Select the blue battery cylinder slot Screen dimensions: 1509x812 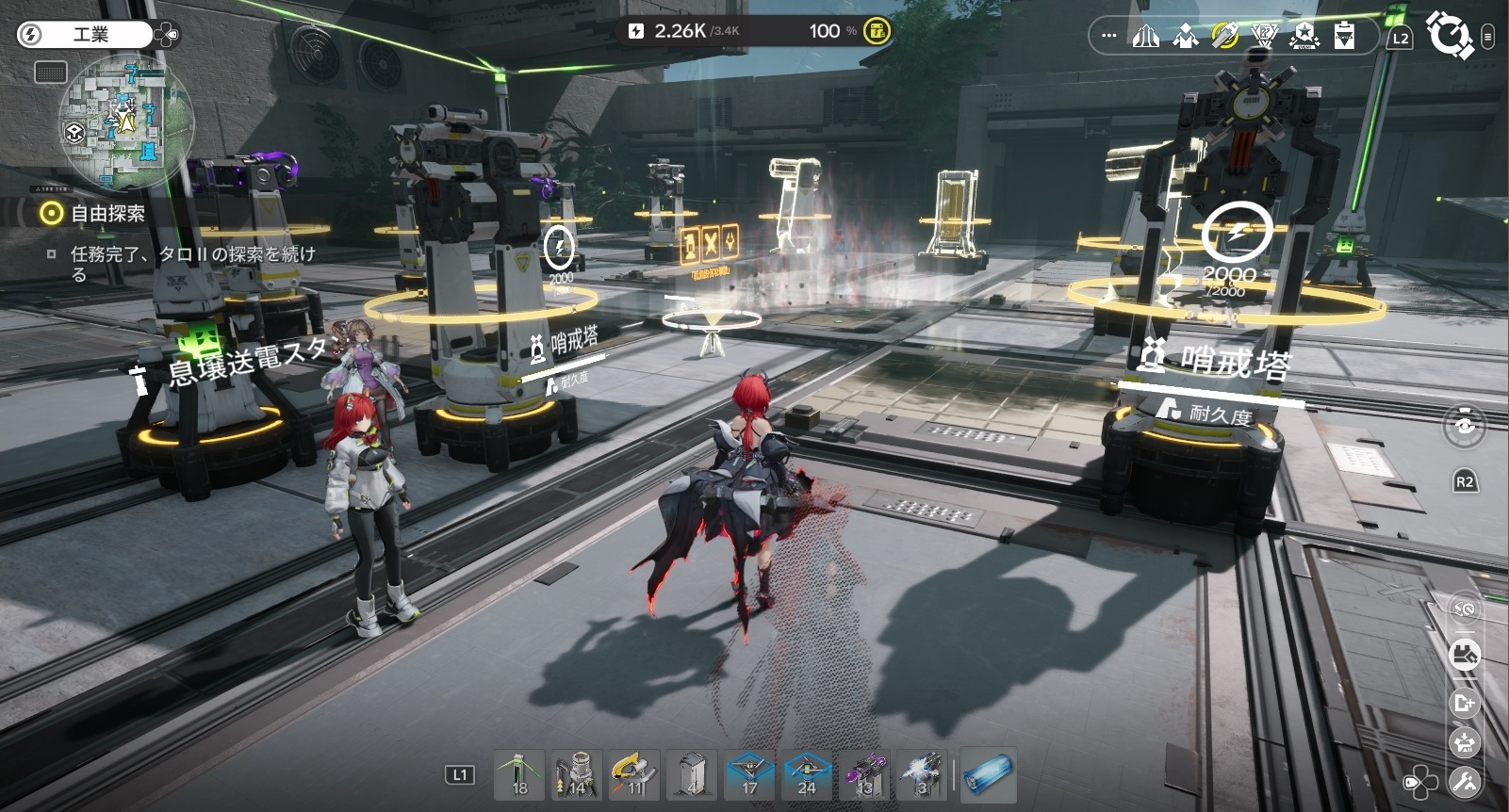pyautogui.click(x=988, y=774)
